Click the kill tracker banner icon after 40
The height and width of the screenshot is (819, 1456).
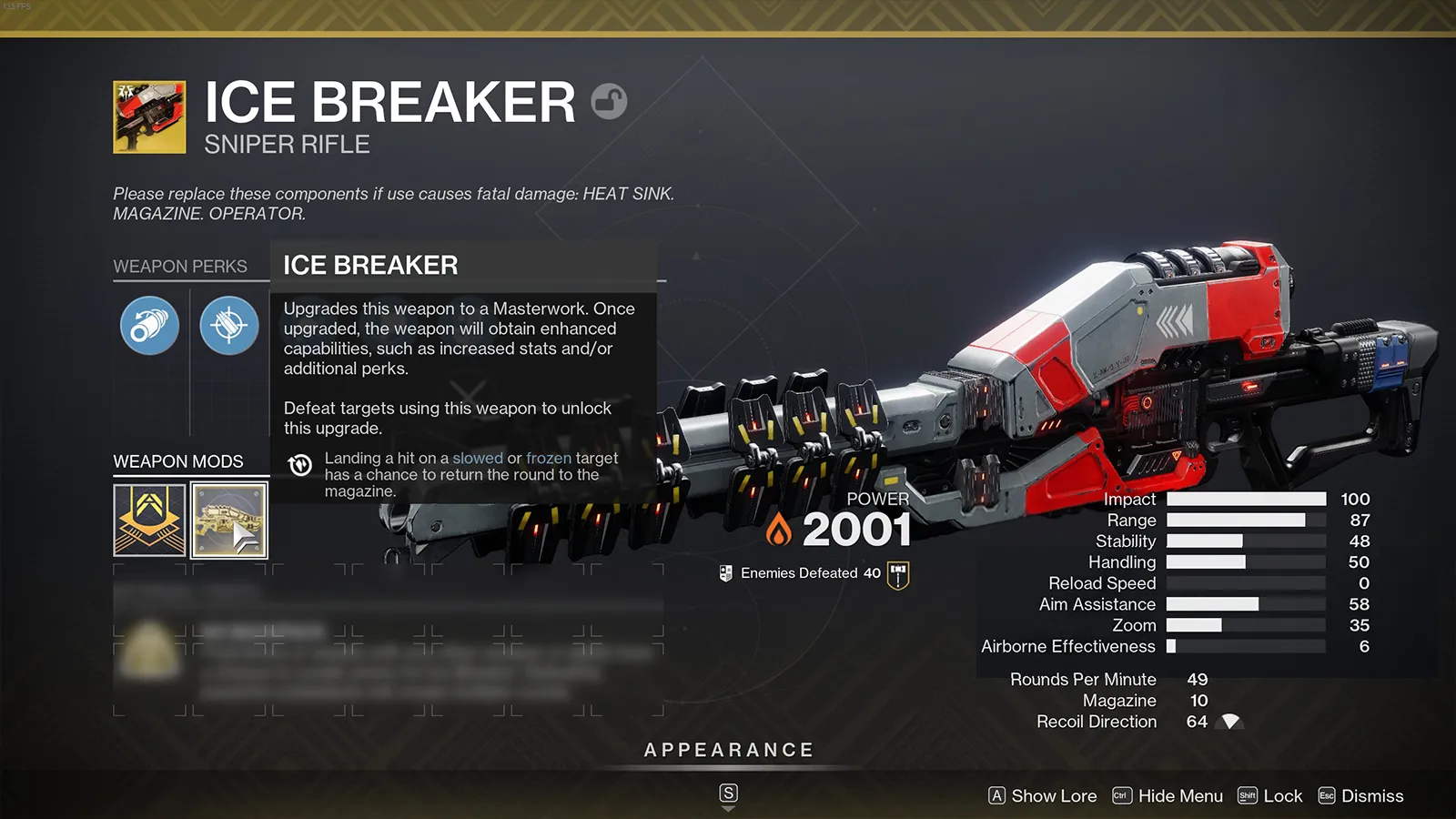tap(896, 572)
